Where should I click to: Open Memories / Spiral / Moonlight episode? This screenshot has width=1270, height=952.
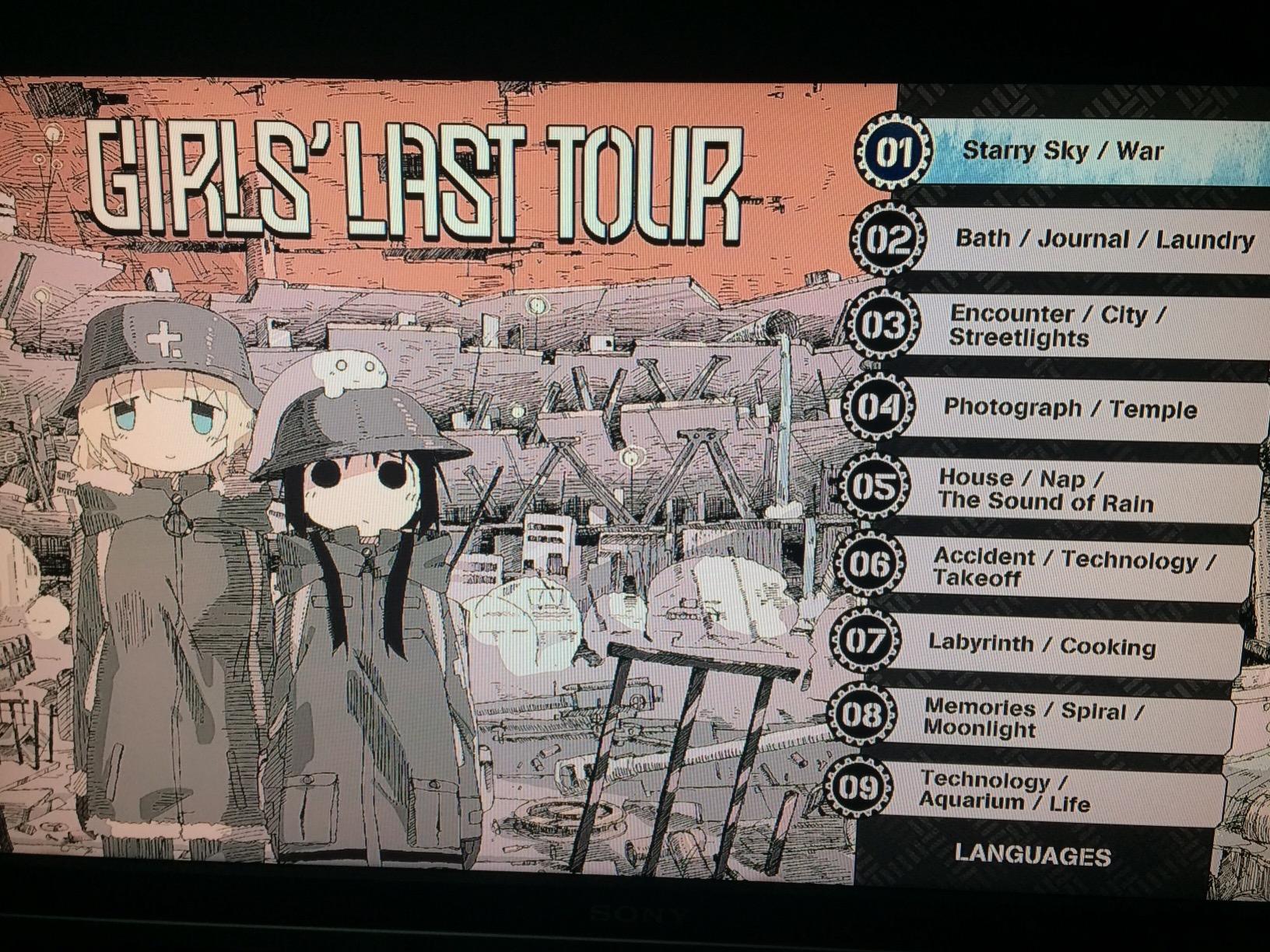(1051, 719)
